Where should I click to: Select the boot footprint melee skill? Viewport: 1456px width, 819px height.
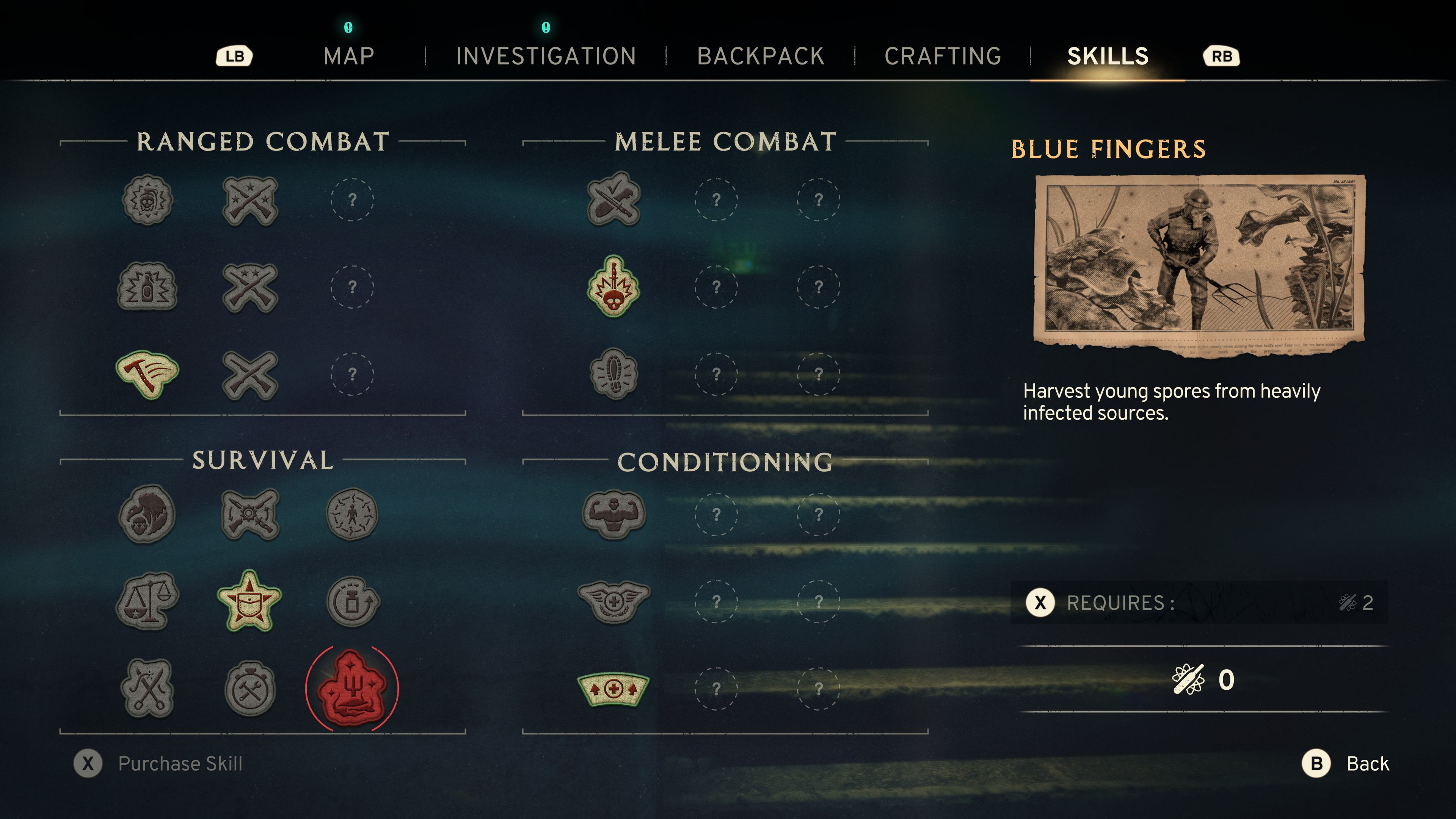tap(613, 373)
